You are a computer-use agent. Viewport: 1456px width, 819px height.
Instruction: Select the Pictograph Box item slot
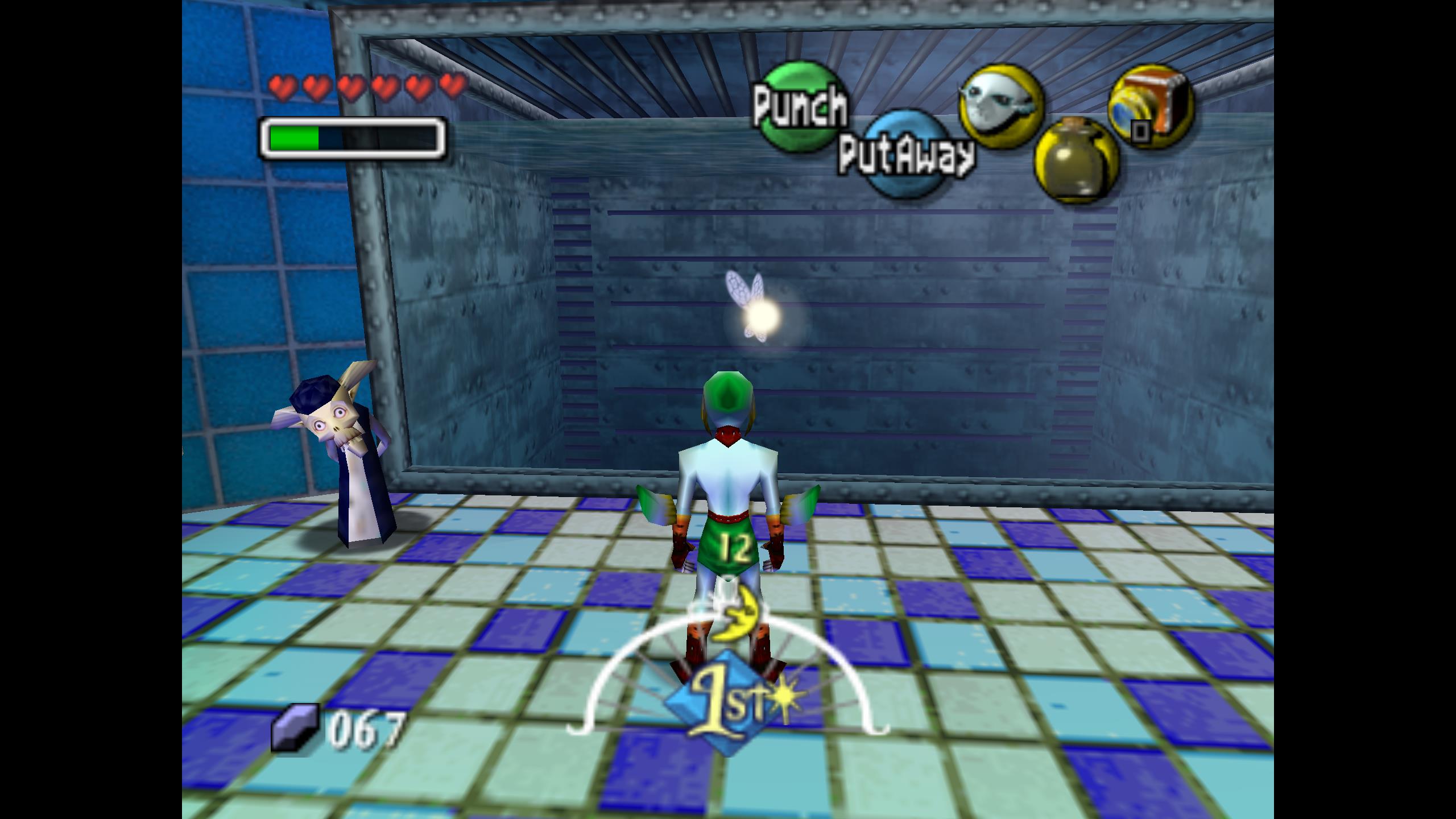[1151, 107]
